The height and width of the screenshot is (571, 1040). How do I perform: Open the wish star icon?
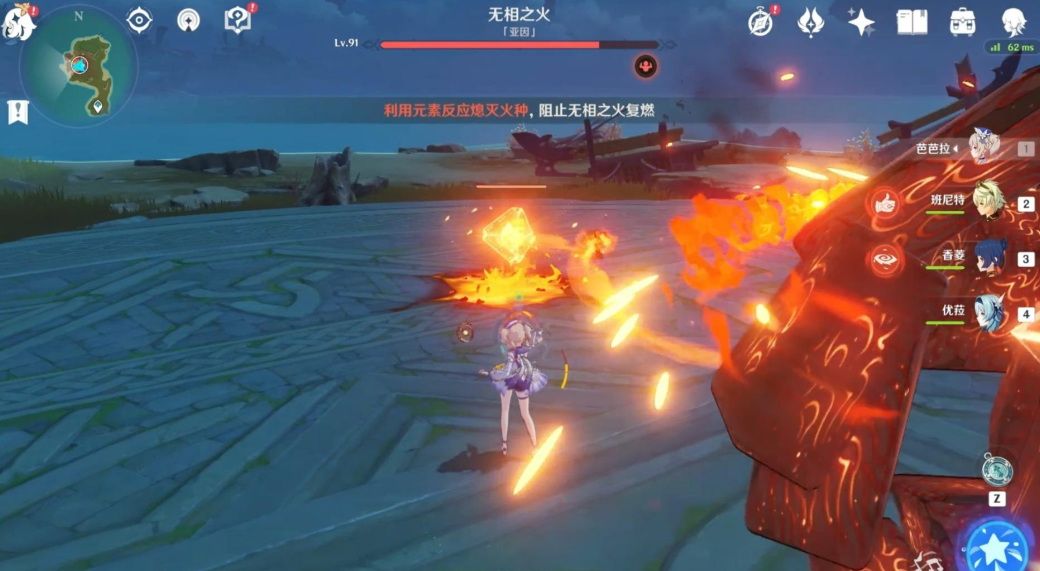(x=861, y=22)
